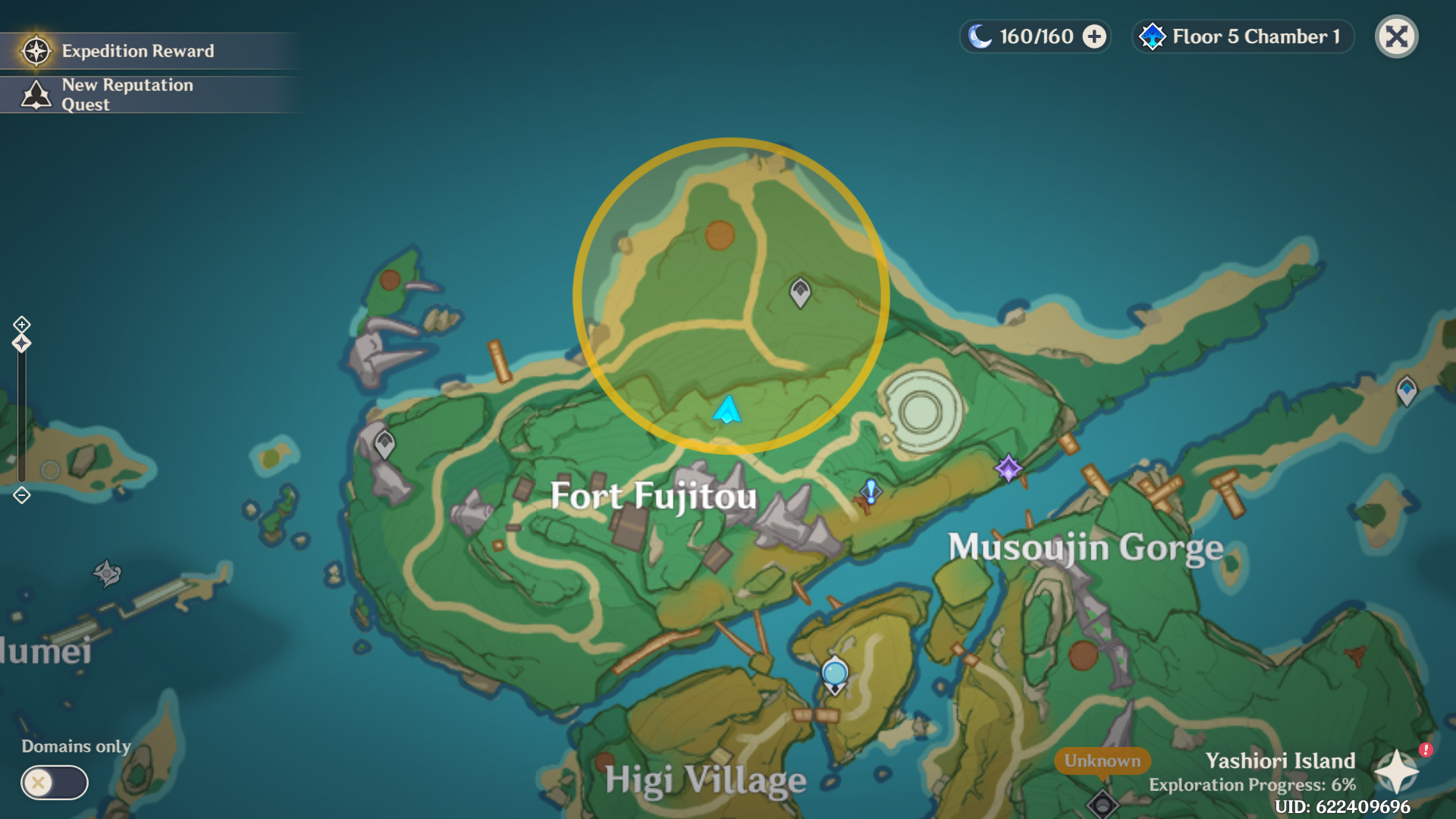This screenshot has height=819, width=1456.
Task: Click the map pin marker near Higi Village
Action: pos(834,673)
